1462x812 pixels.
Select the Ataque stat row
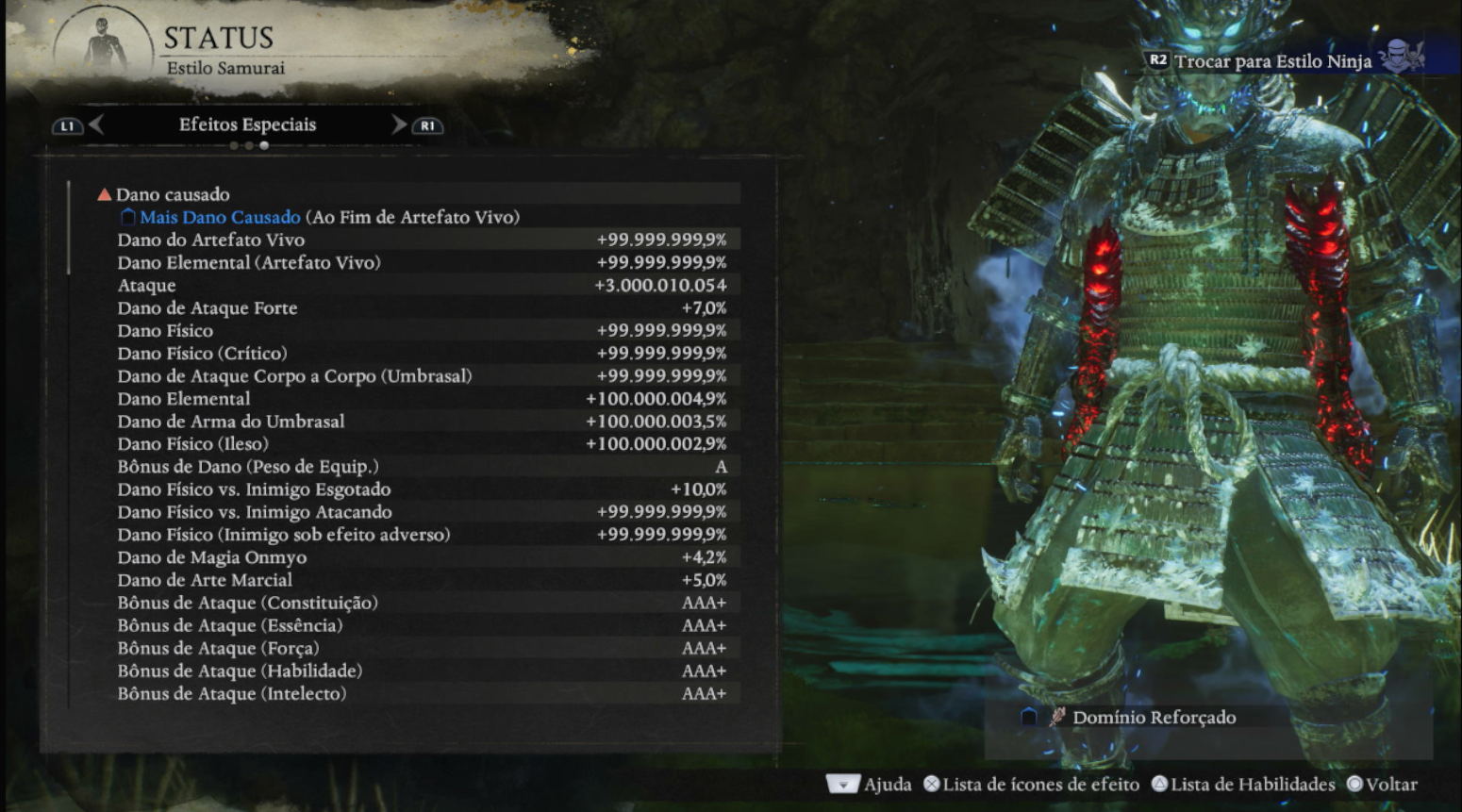420,285
